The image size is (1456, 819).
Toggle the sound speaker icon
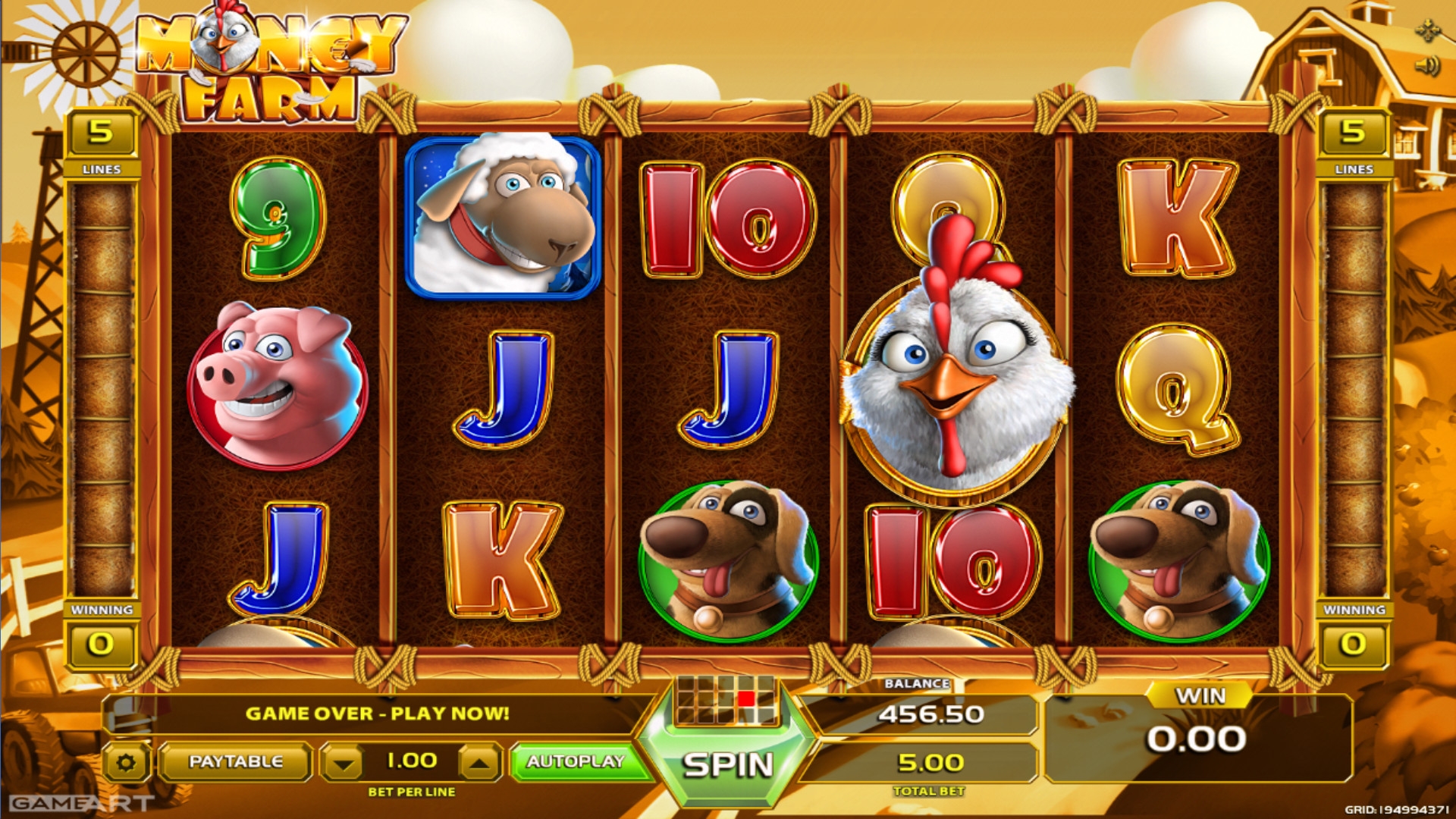point(1427,66)
